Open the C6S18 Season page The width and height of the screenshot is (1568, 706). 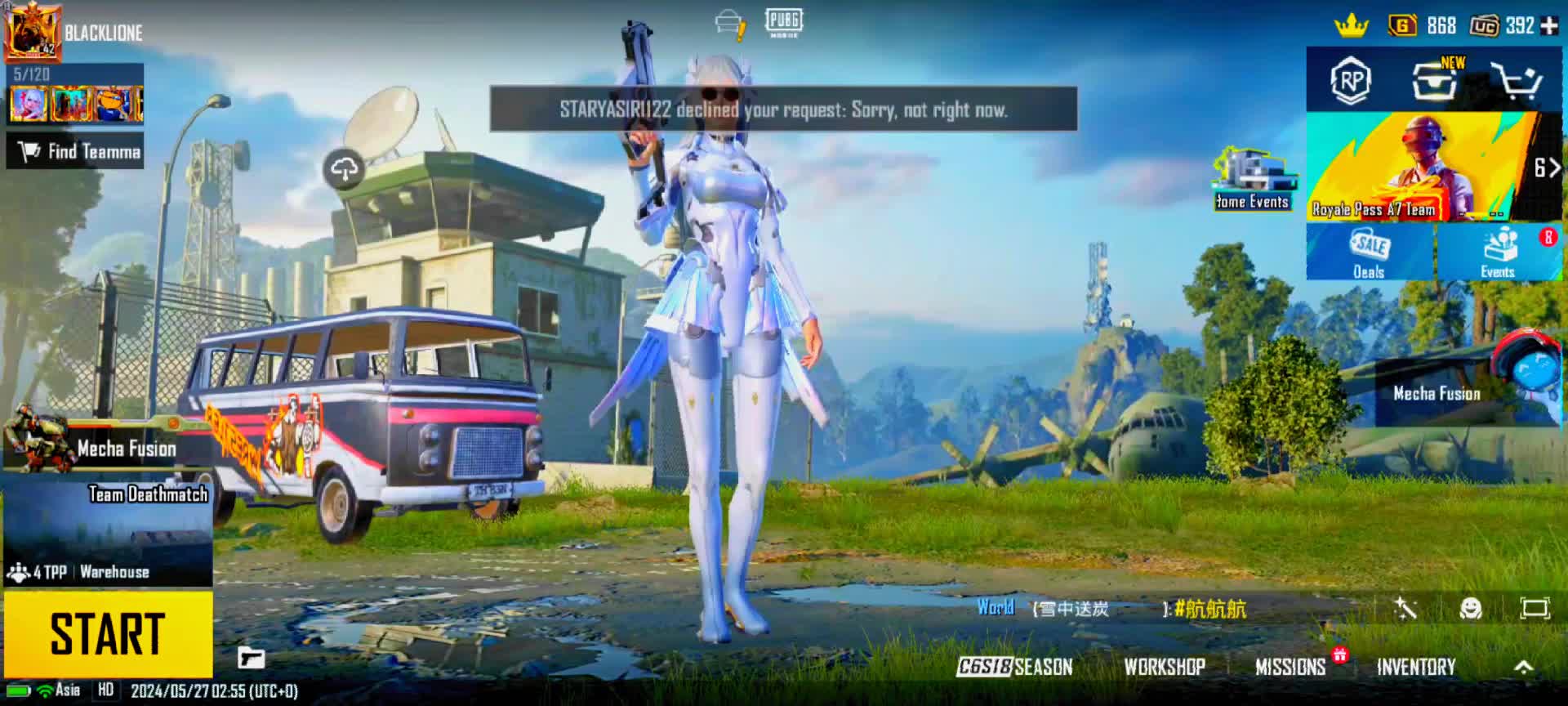click(1015, 667)
